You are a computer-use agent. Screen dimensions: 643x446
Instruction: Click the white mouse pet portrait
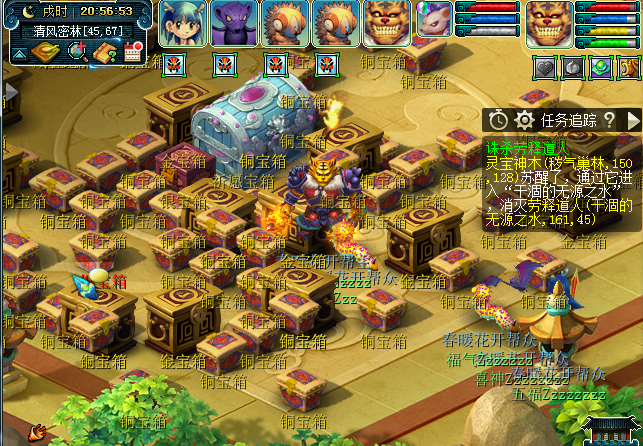(435, 19)
